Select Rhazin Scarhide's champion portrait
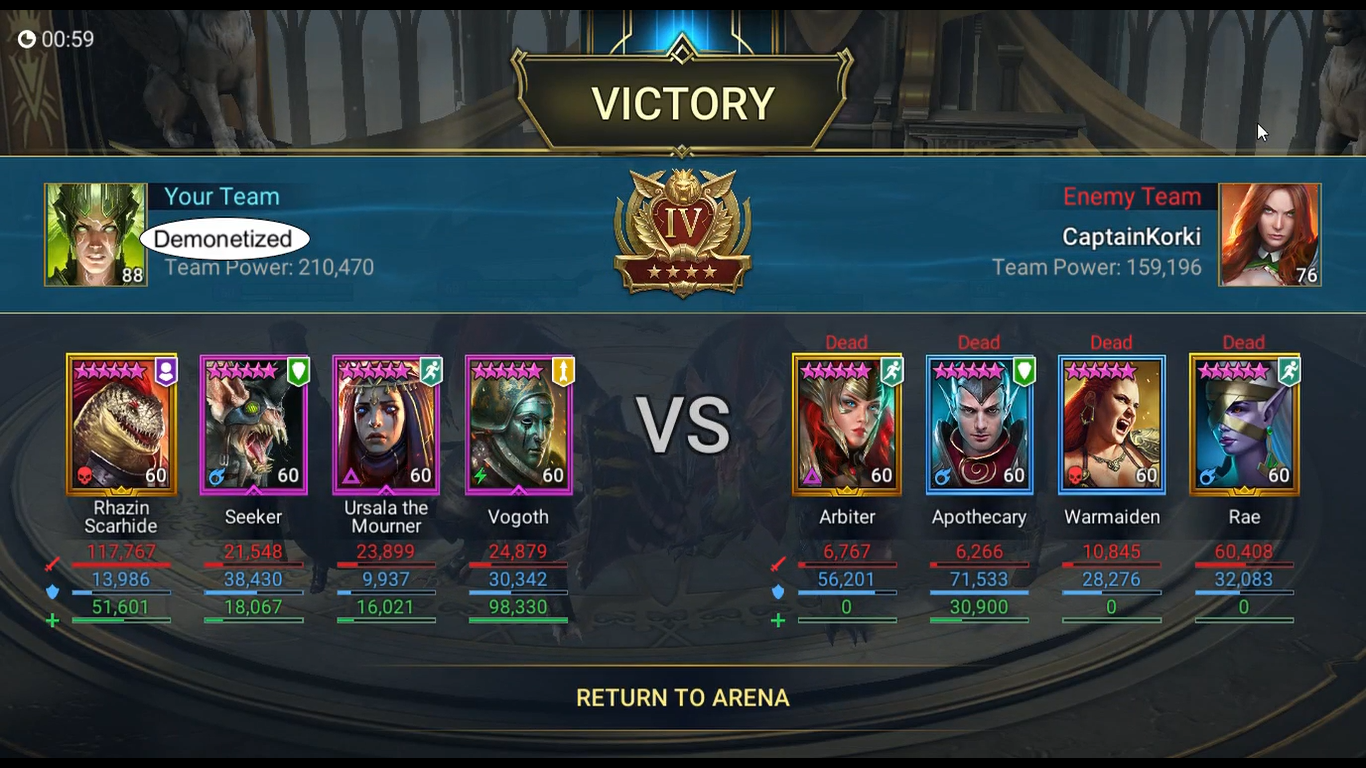Screen dimensions: 1366x768 (x=120, y=424)
